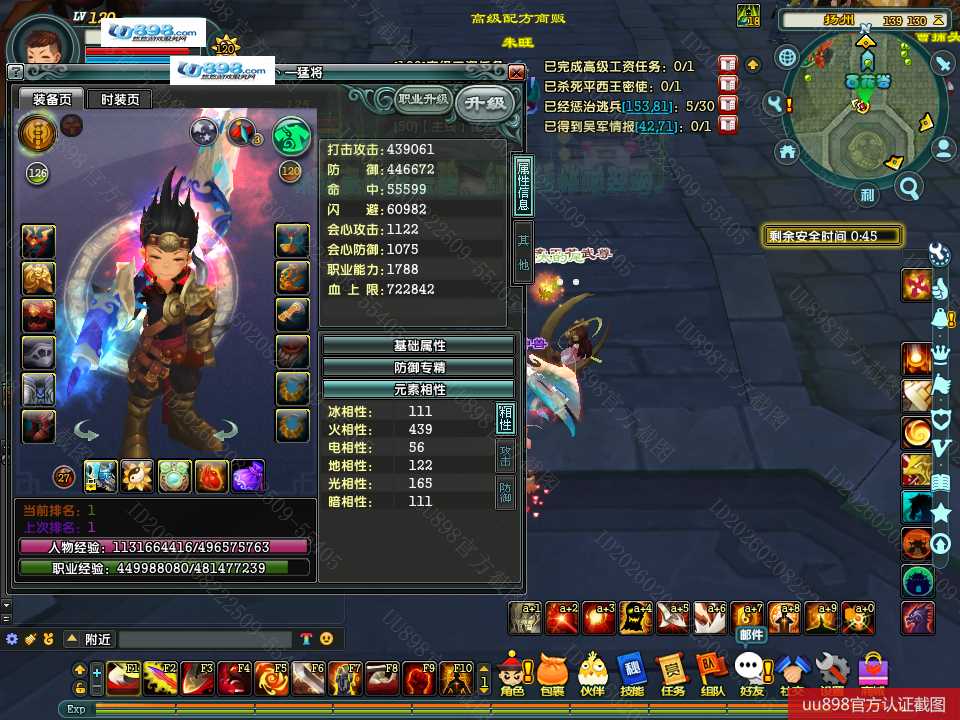Activate the dragon head skill icon
The image size is (960, 720).
918,617
